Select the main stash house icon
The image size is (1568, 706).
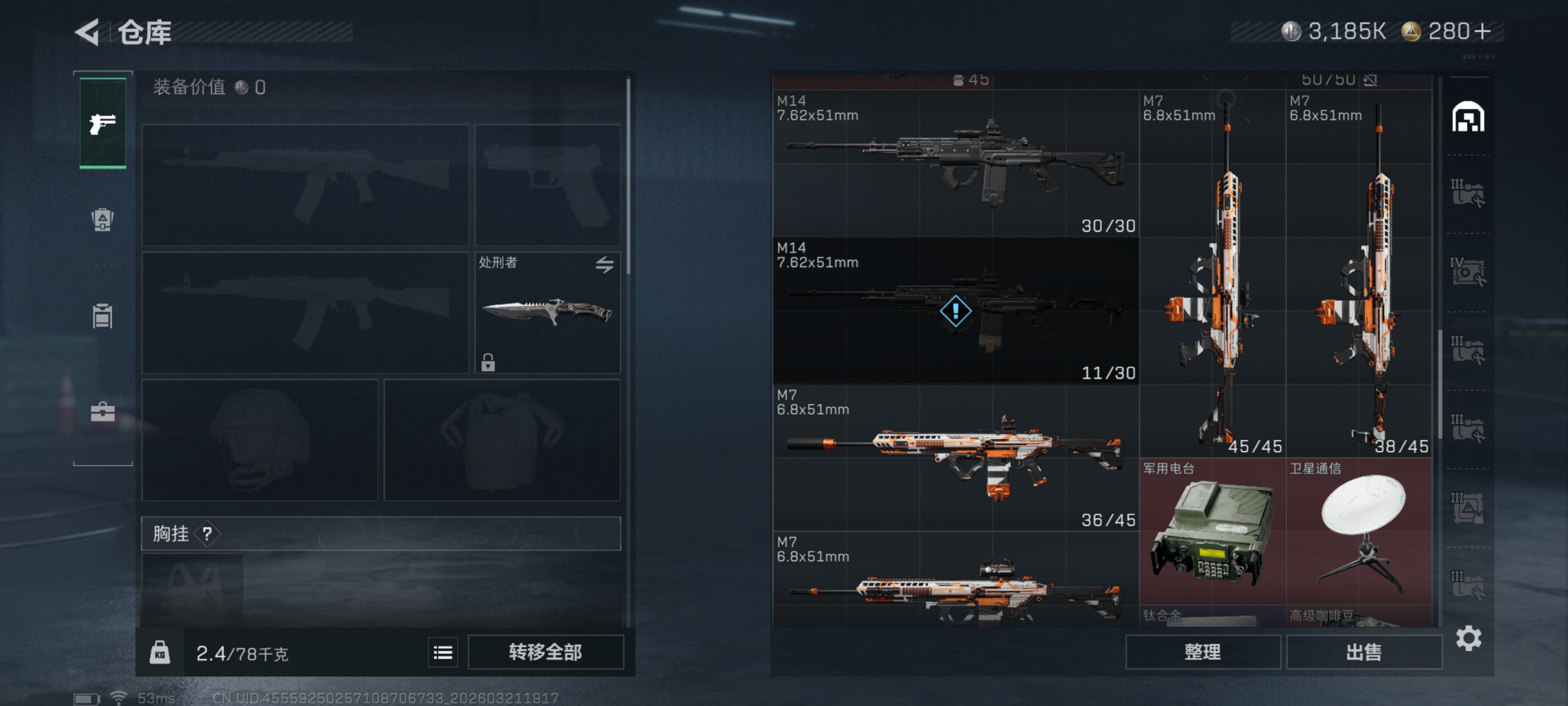1468,117
